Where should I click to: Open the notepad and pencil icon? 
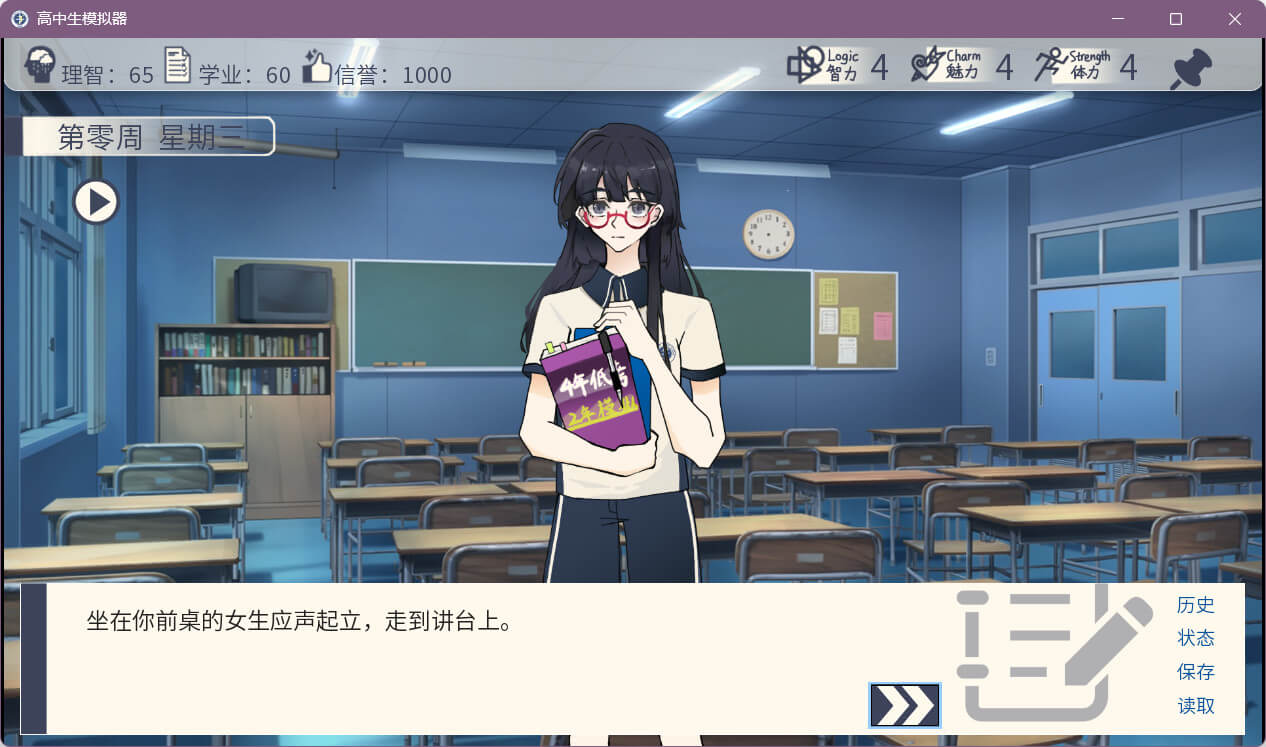pyautogui.click(x=1050, y=655)
